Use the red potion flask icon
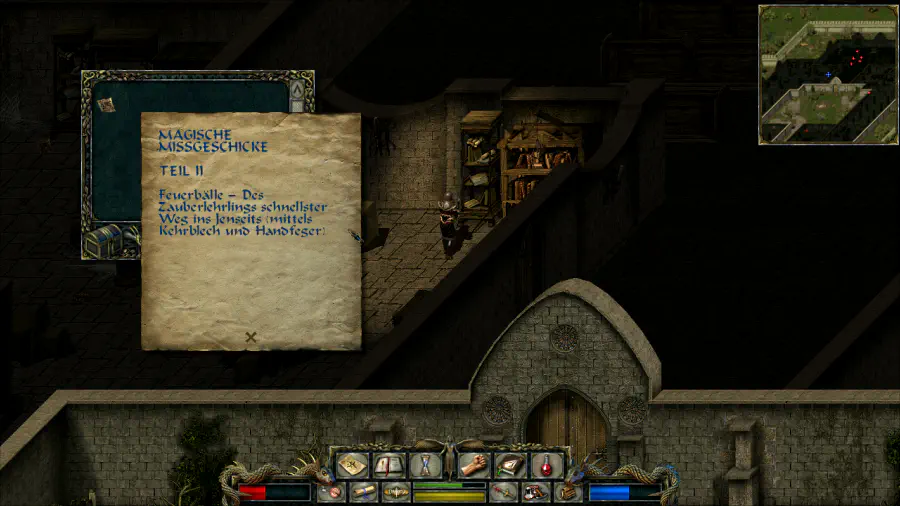Image resolution: width=900 pixels, height=506 pixels. click(545, 464)
